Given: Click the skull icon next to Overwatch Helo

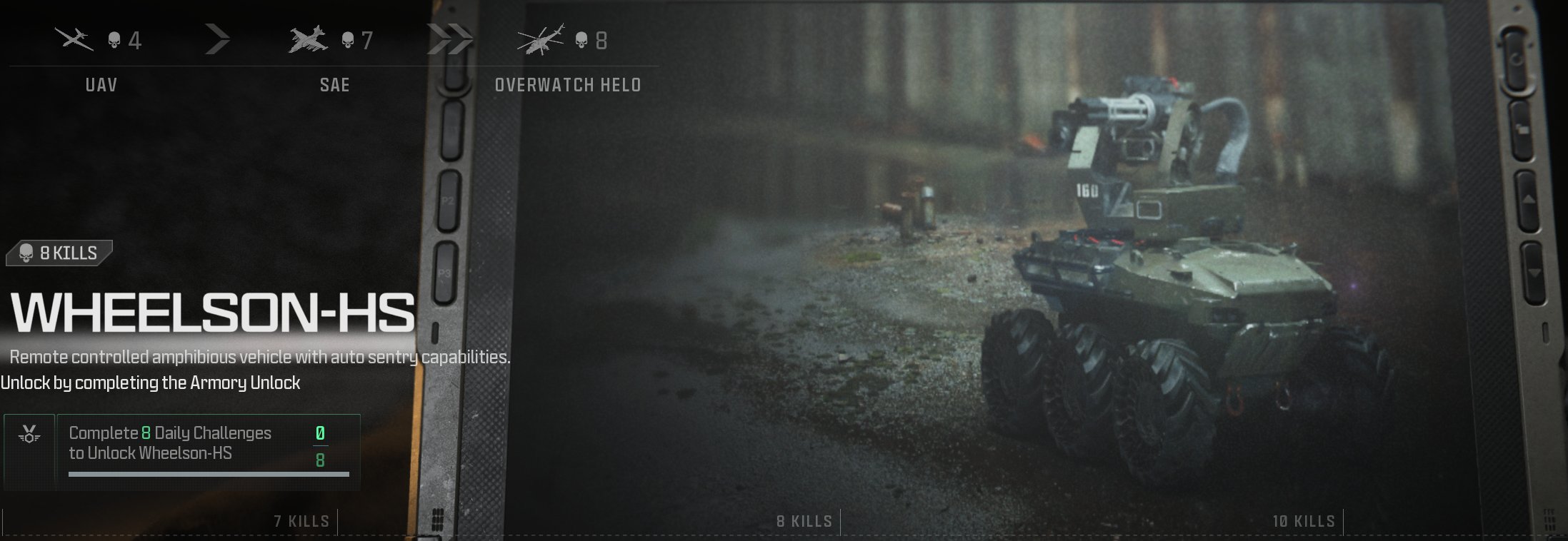Looking at the screenshot, I should [582, 41].
